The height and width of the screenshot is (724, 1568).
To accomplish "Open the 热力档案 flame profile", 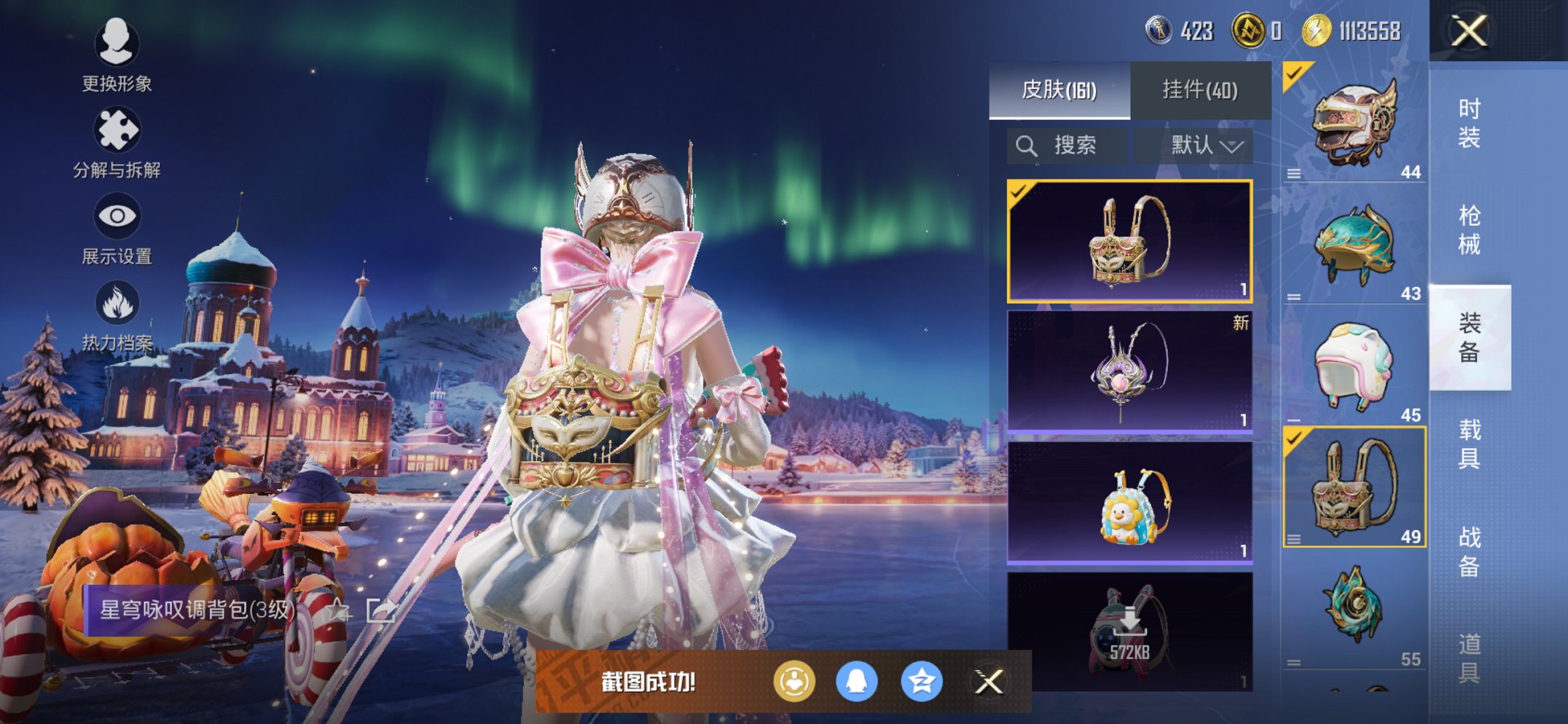I will pos(117,315).
